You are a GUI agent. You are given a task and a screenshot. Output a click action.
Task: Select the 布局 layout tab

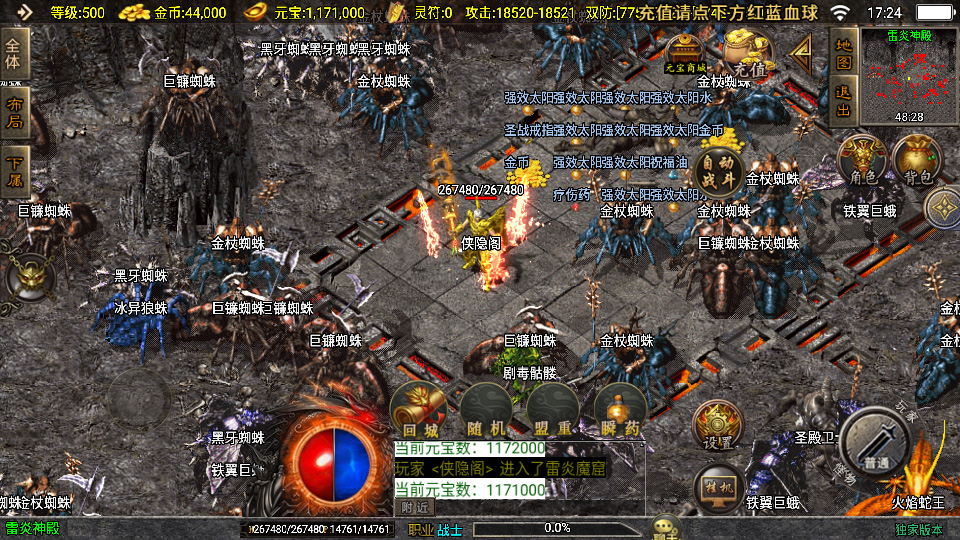point(14,113)
